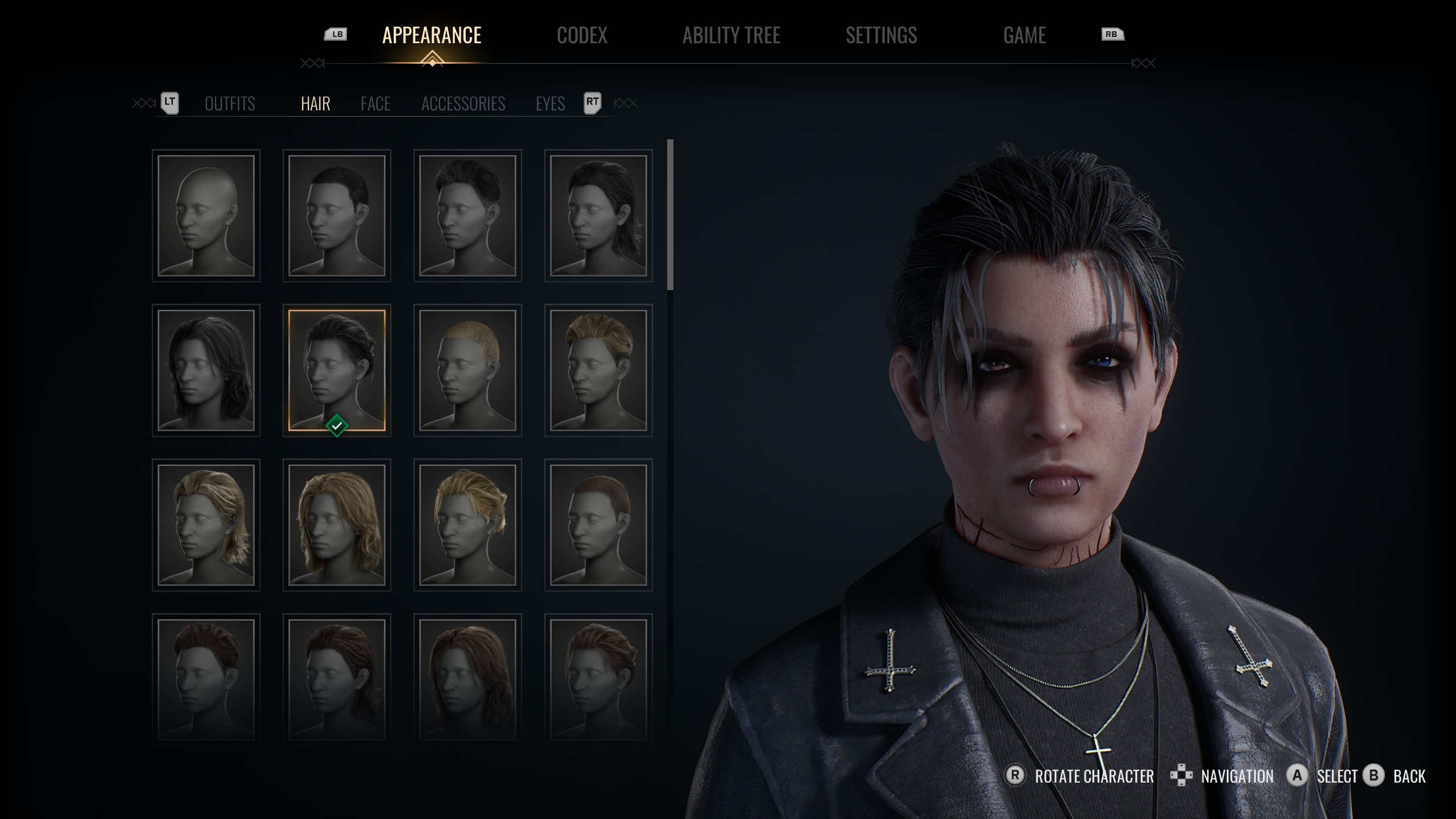Choose the Eyes category
This screenshot has height=819, width=1456.
click(550, 104)
